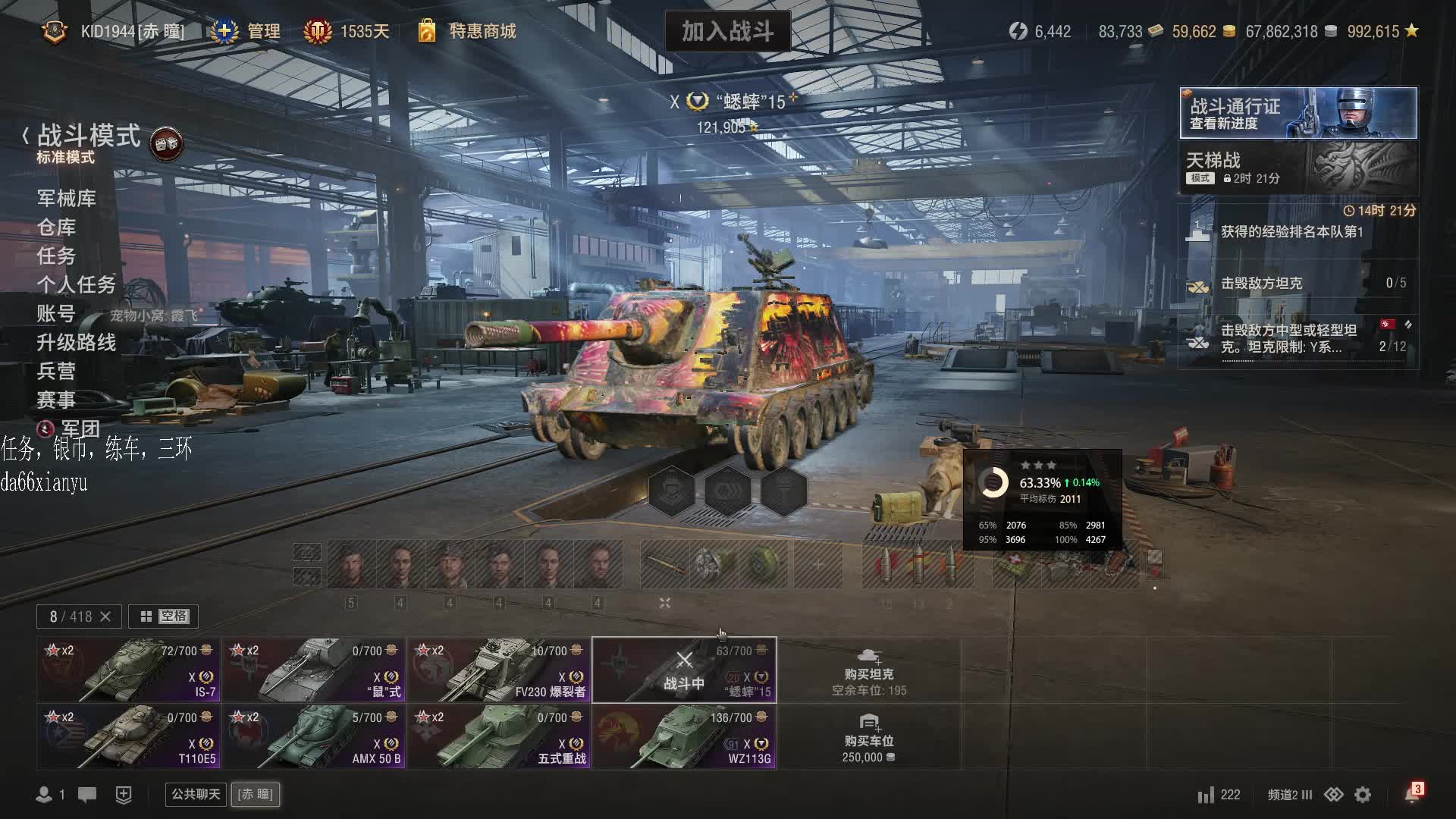Open the 军械库 menu entry
The image size is (1456, 819).
[x=67, y=199]
